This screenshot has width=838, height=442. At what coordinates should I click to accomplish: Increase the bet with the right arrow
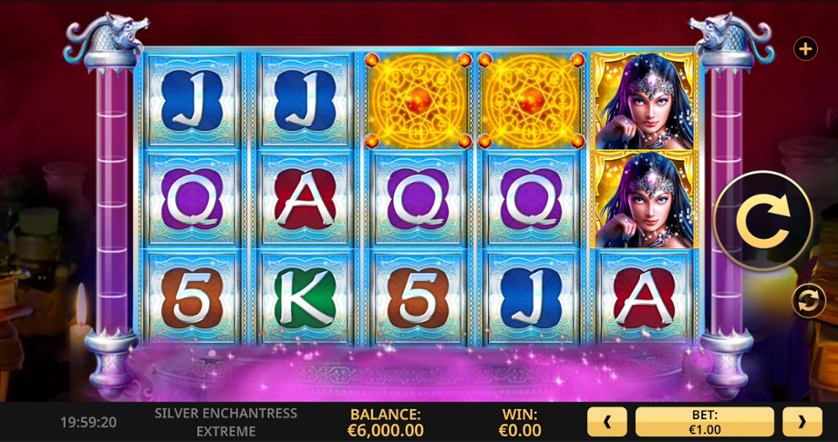pyautogui.click(x=801, y=422)
